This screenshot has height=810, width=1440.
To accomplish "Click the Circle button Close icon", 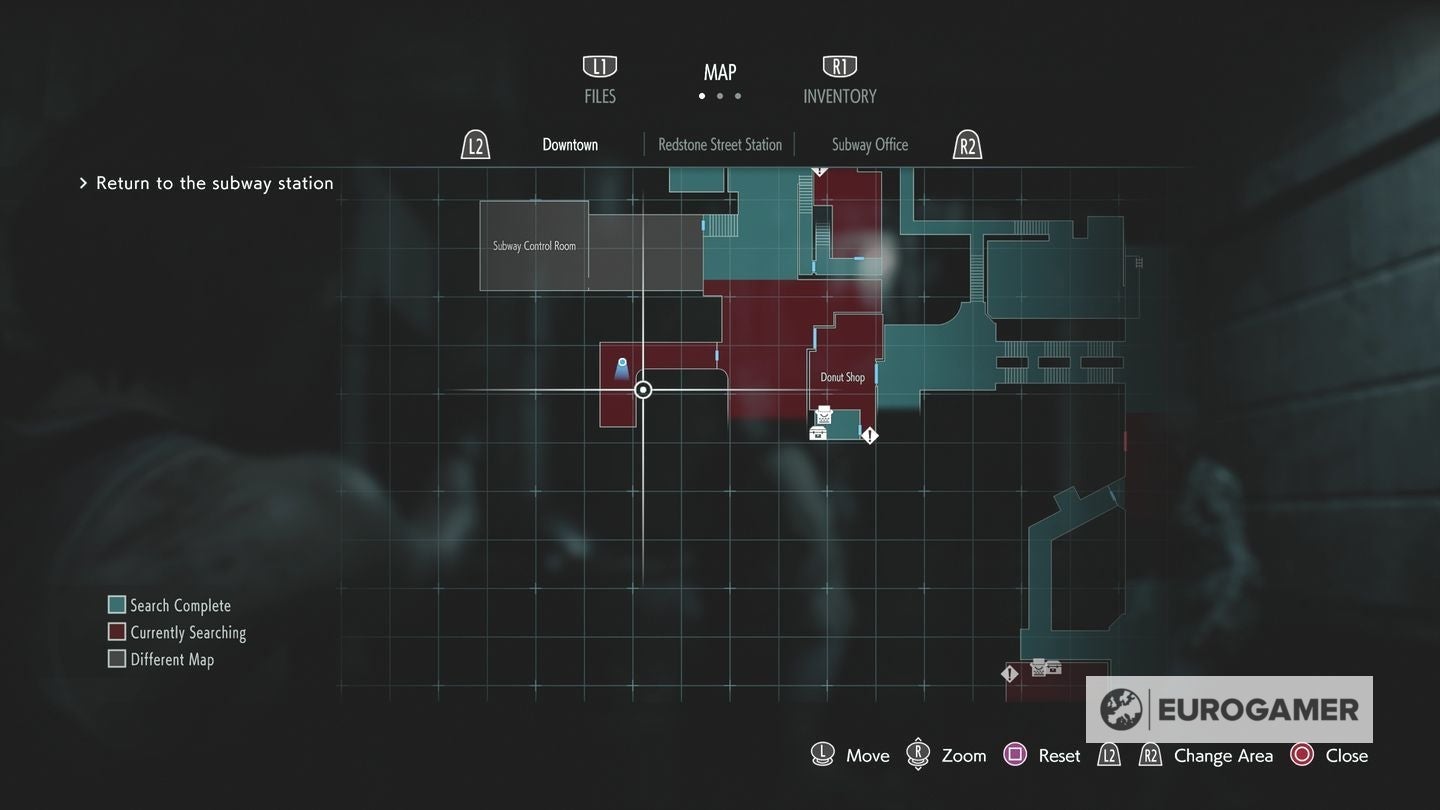I will click(1301, 755).
